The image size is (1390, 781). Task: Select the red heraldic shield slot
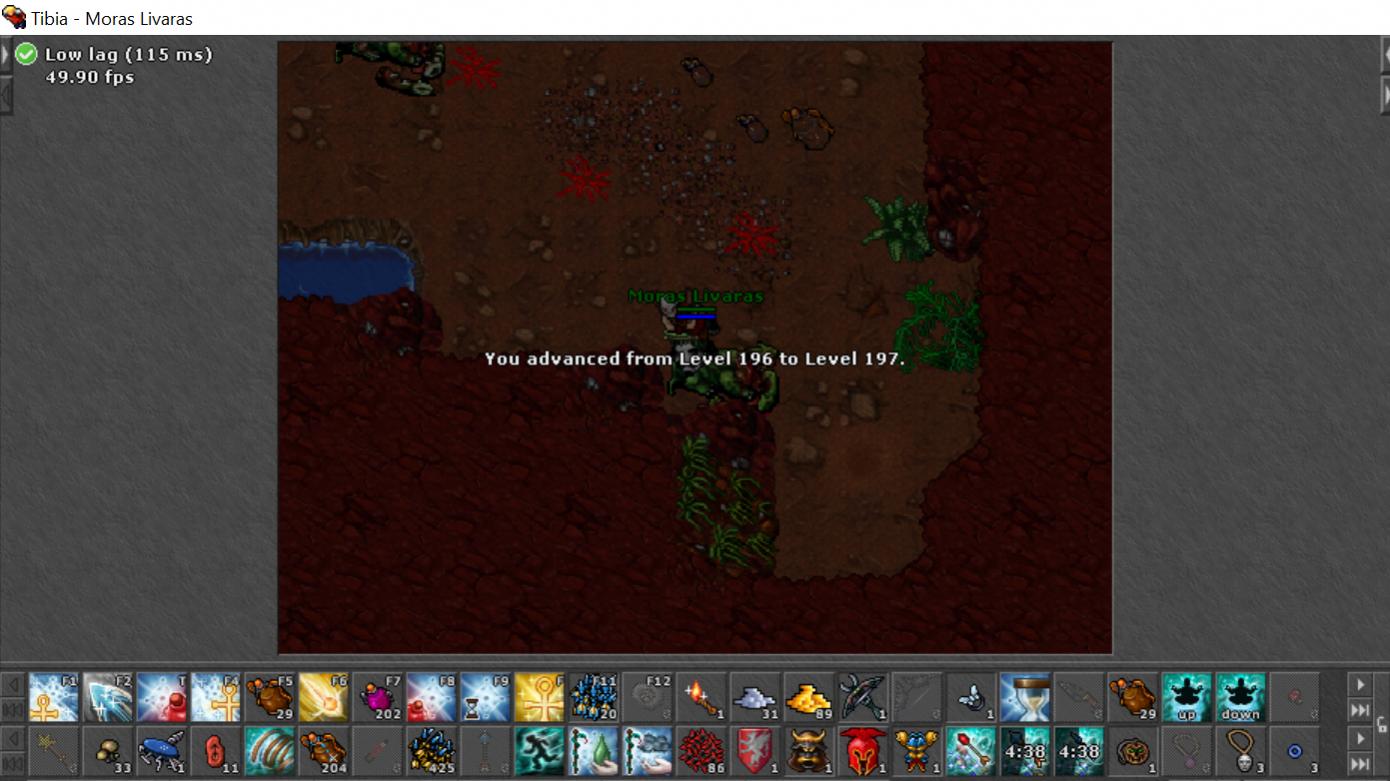point(756,751)
